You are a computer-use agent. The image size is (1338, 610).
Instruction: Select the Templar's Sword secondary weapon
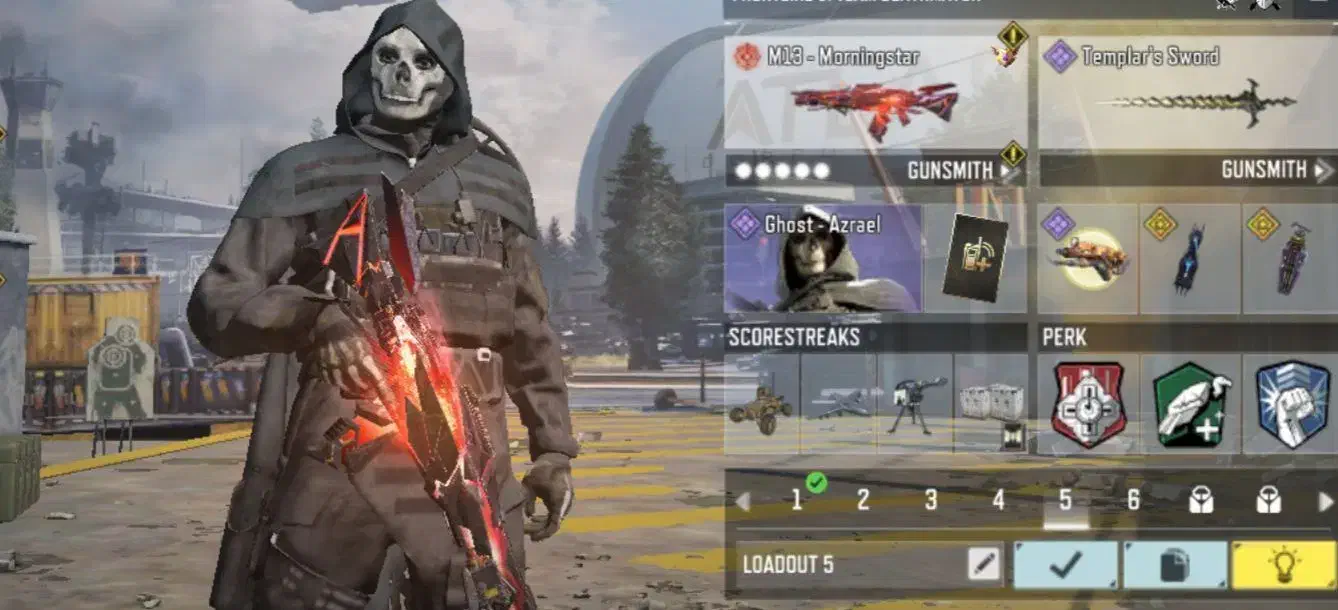1187,97
